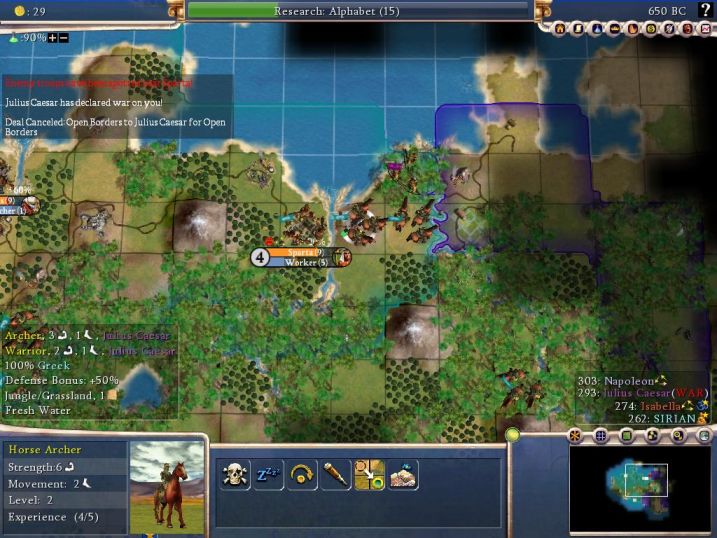This screenshot has height=538, width=717.
Task: Select the baton-shaped unit command icon
Action: [335, 475]
